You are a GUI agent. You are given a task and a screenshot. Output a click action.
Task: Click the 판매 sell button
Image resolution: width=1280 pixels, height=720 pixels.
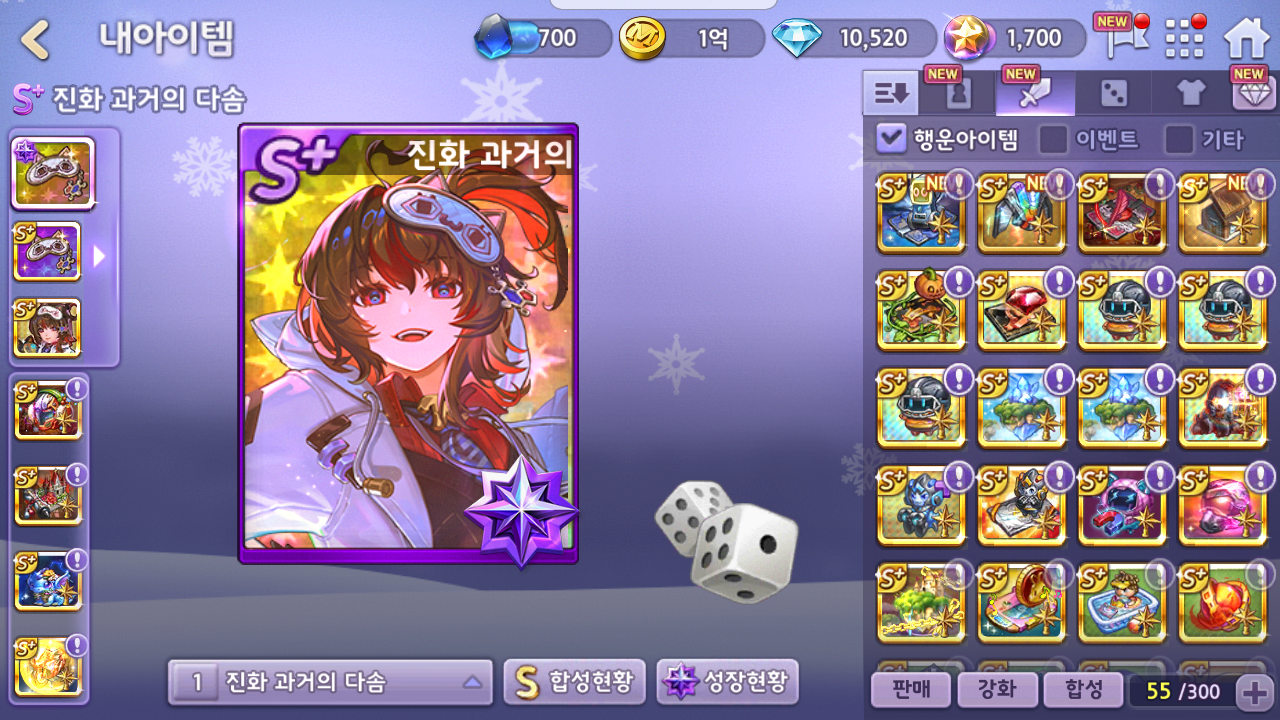[908, 689]
